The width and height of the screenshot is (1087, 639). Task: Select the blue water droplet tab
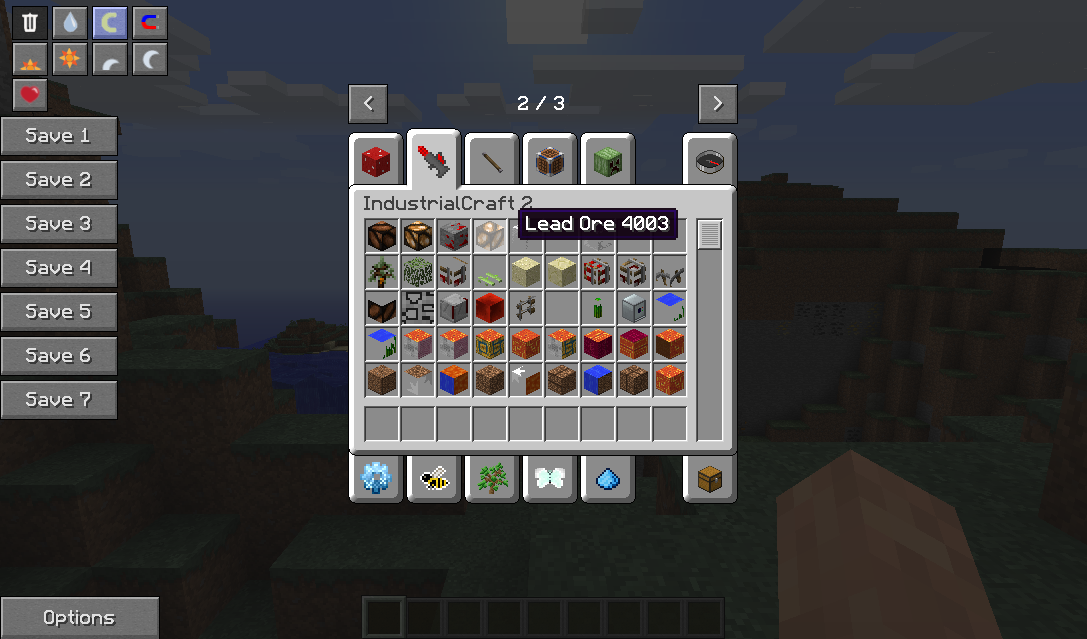click(608, 479)
